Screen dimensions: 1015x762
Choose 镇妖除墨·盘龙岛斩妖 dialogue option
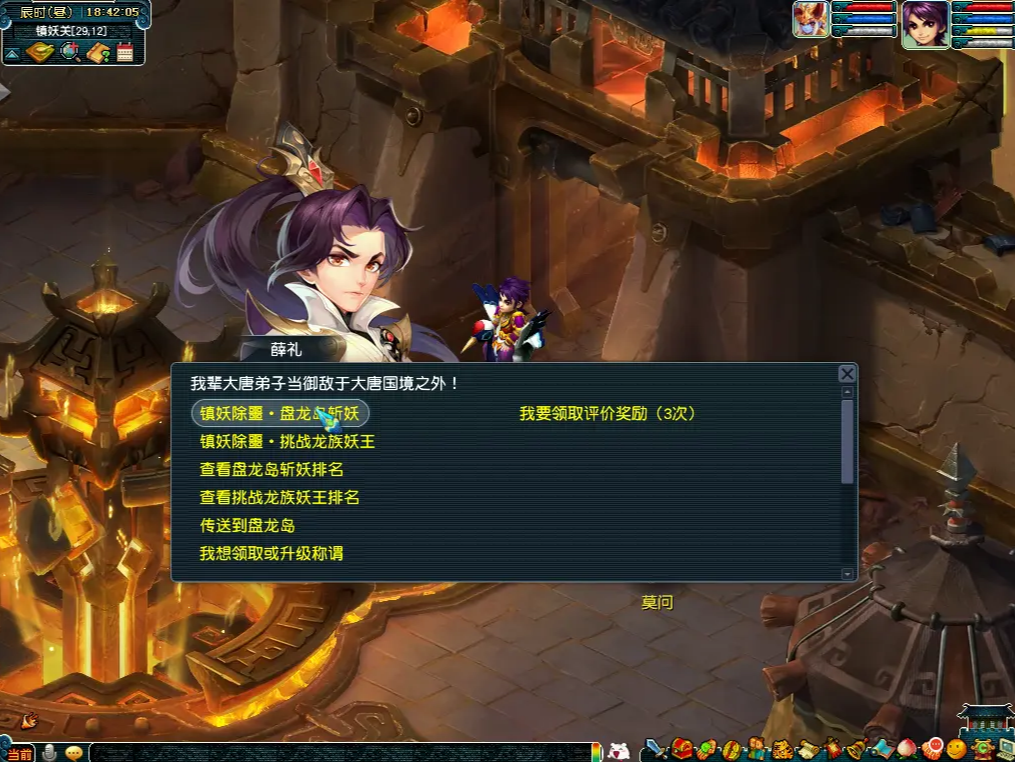click(x=279, y=413)
